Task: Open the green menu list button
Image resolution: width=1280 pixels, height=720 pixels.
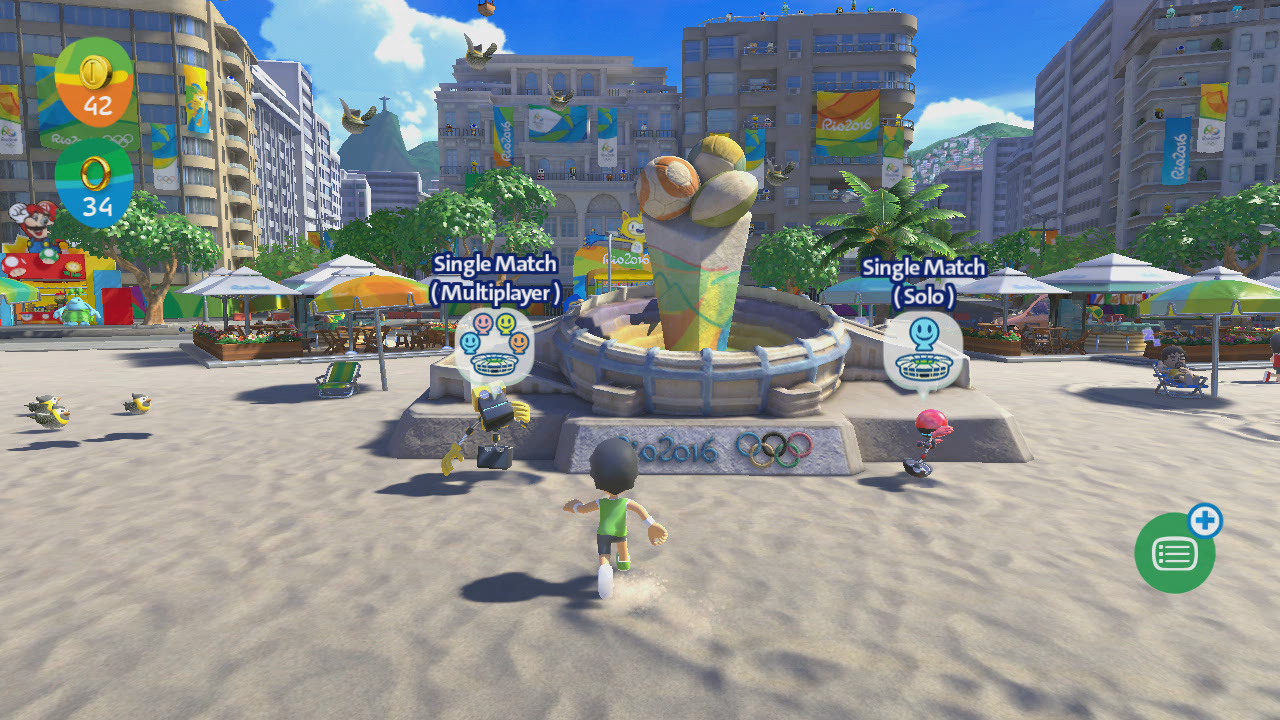Action: click(1174, 553)
